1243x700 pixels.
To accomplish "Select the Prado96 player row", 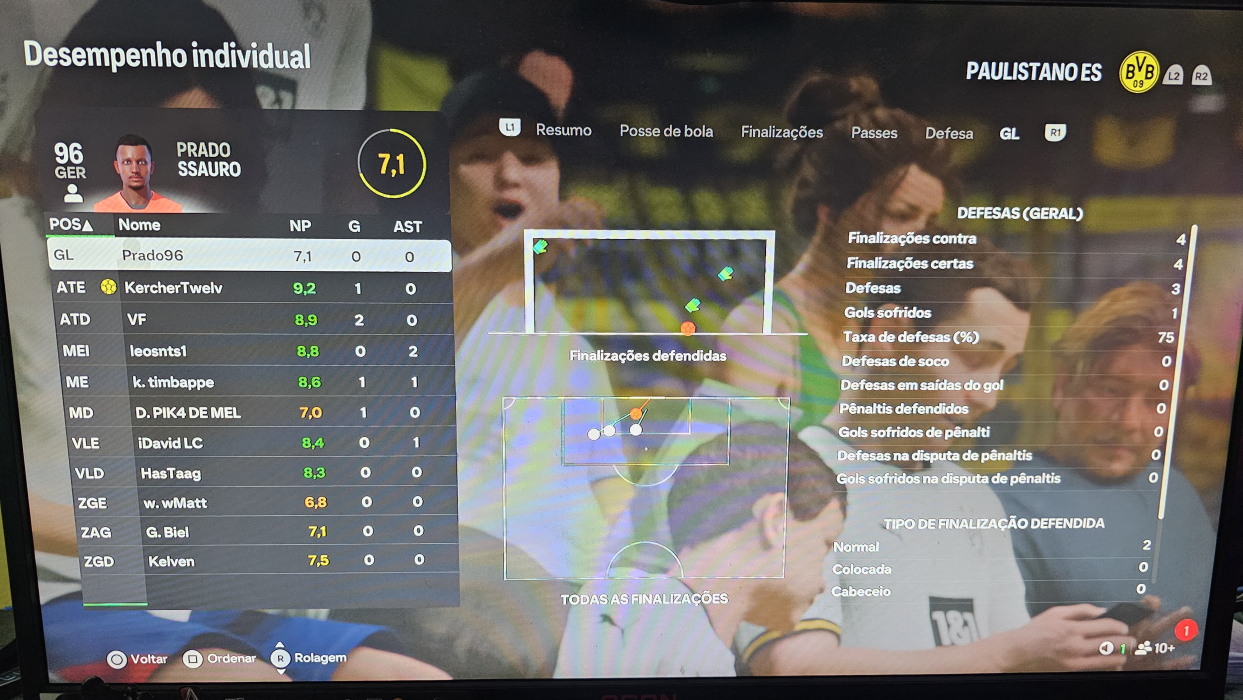I will coord(249,256).
